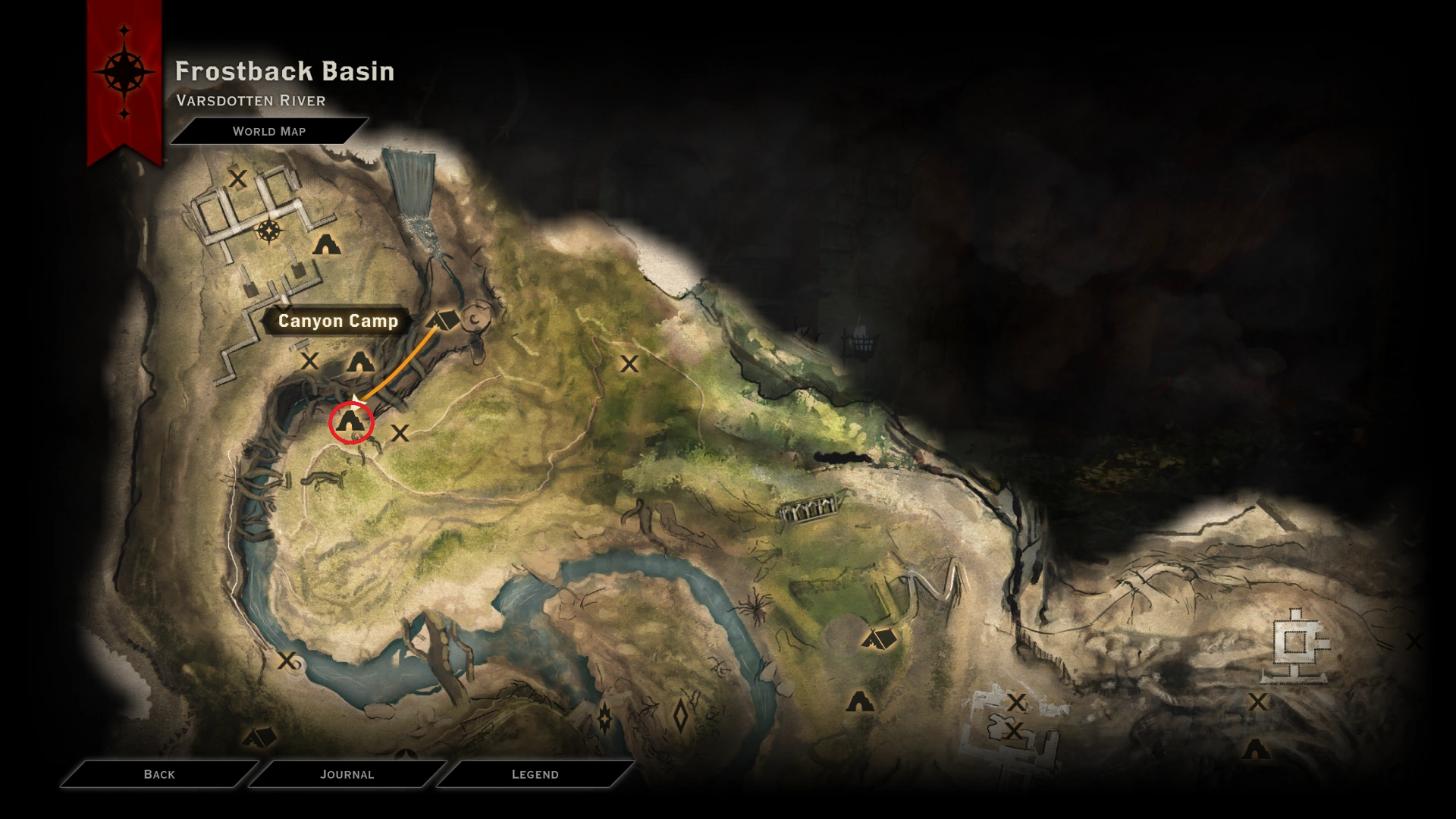
Task: Click the X marker next to Canyon Camp
Action: click(x=309, y=362)
